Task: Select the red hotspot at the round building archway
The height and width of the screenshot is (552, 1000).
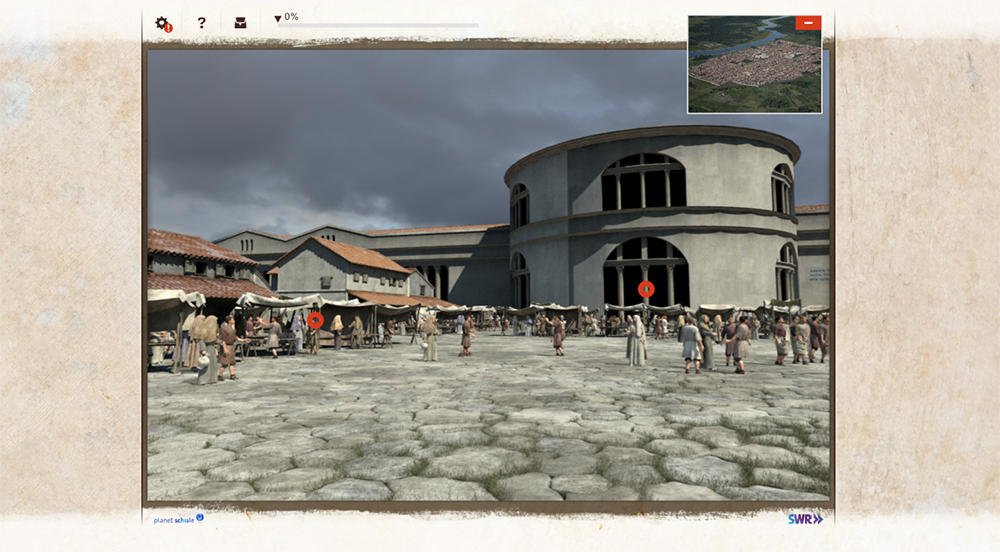Action: pos(646,289)
